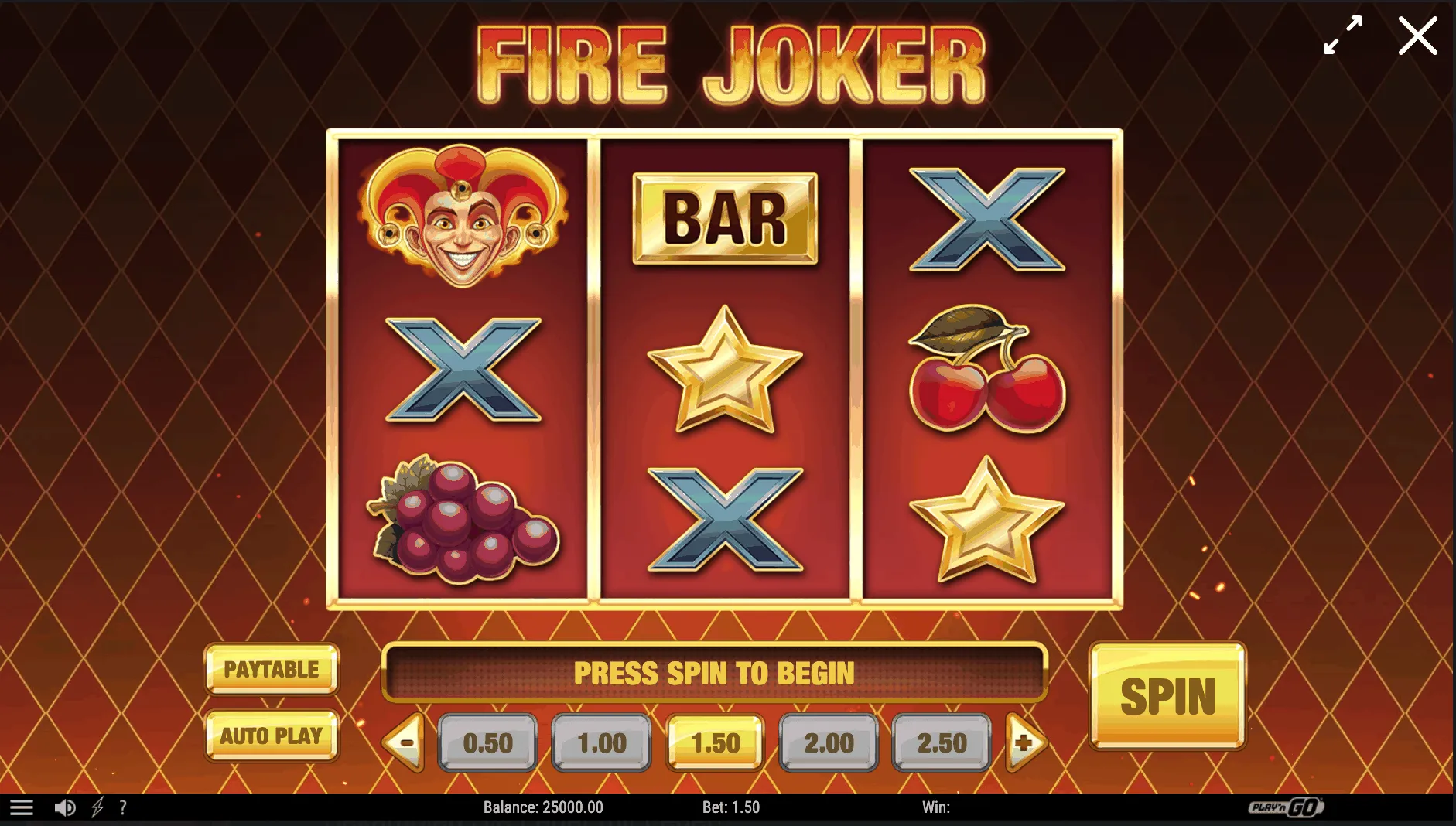
Task: Increase bet with the plus arrow
Action: (1027, 743)
